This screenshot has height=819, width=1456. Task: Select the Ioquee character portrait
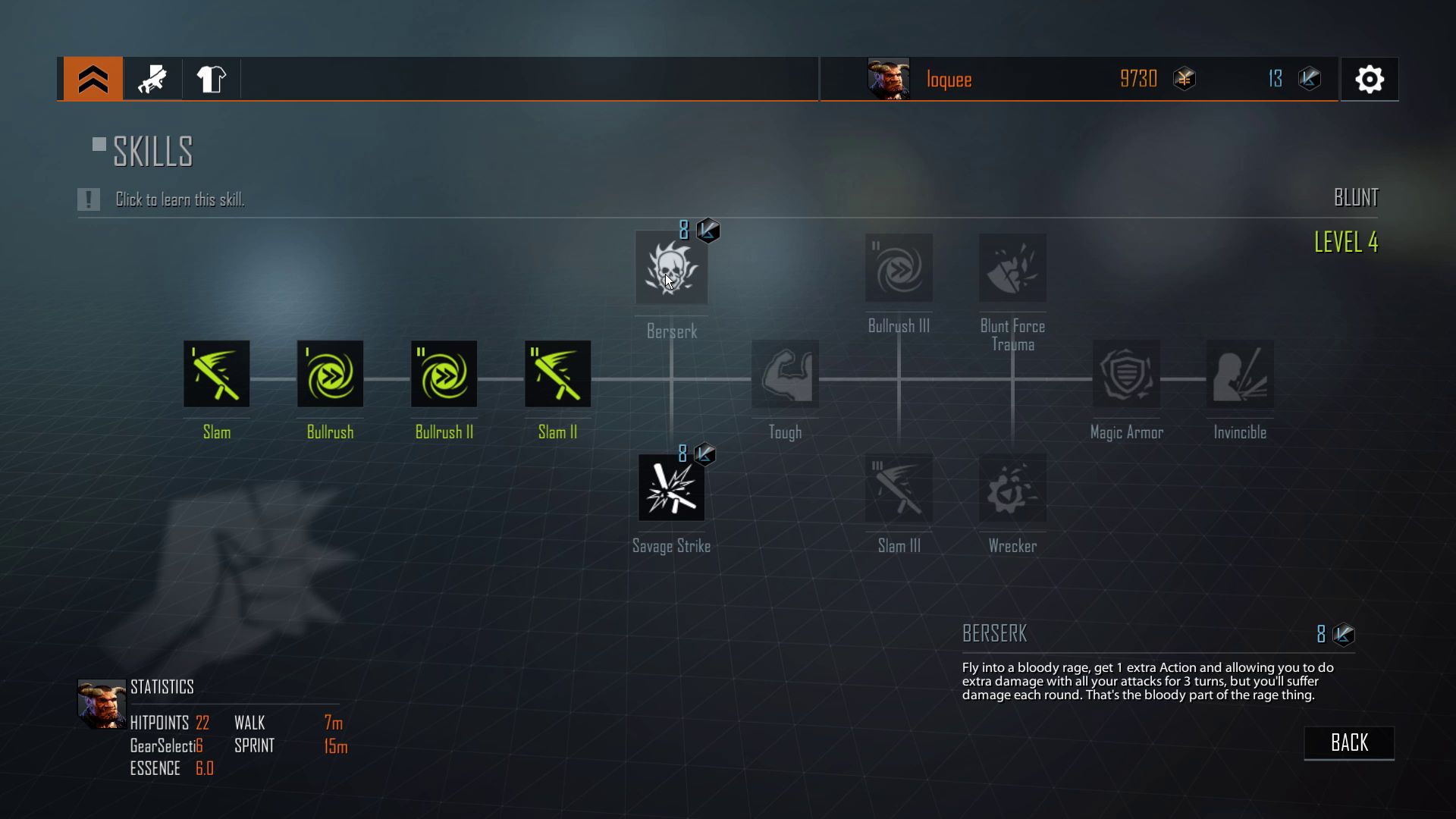click(888, 79)
